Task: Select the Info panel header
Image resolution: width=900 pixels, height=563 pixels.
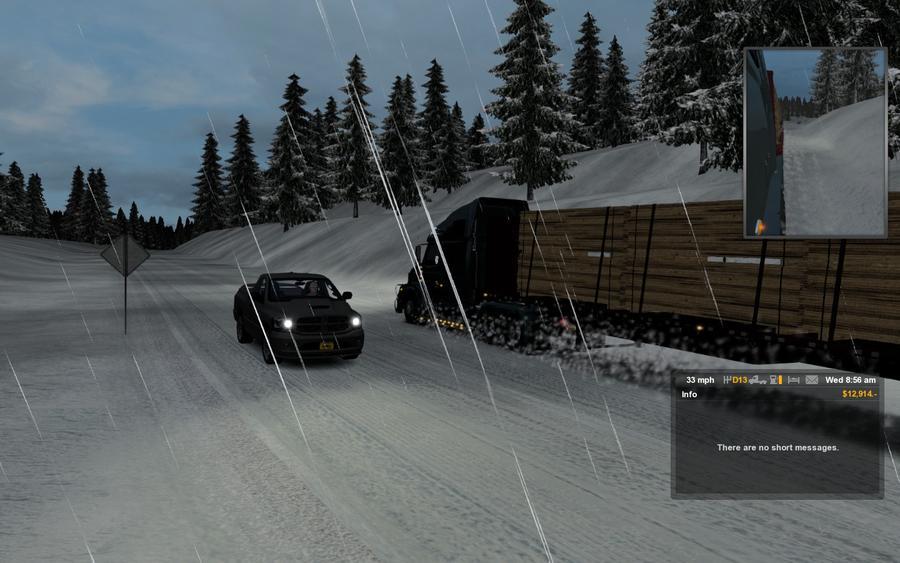Action: (690, 394)
